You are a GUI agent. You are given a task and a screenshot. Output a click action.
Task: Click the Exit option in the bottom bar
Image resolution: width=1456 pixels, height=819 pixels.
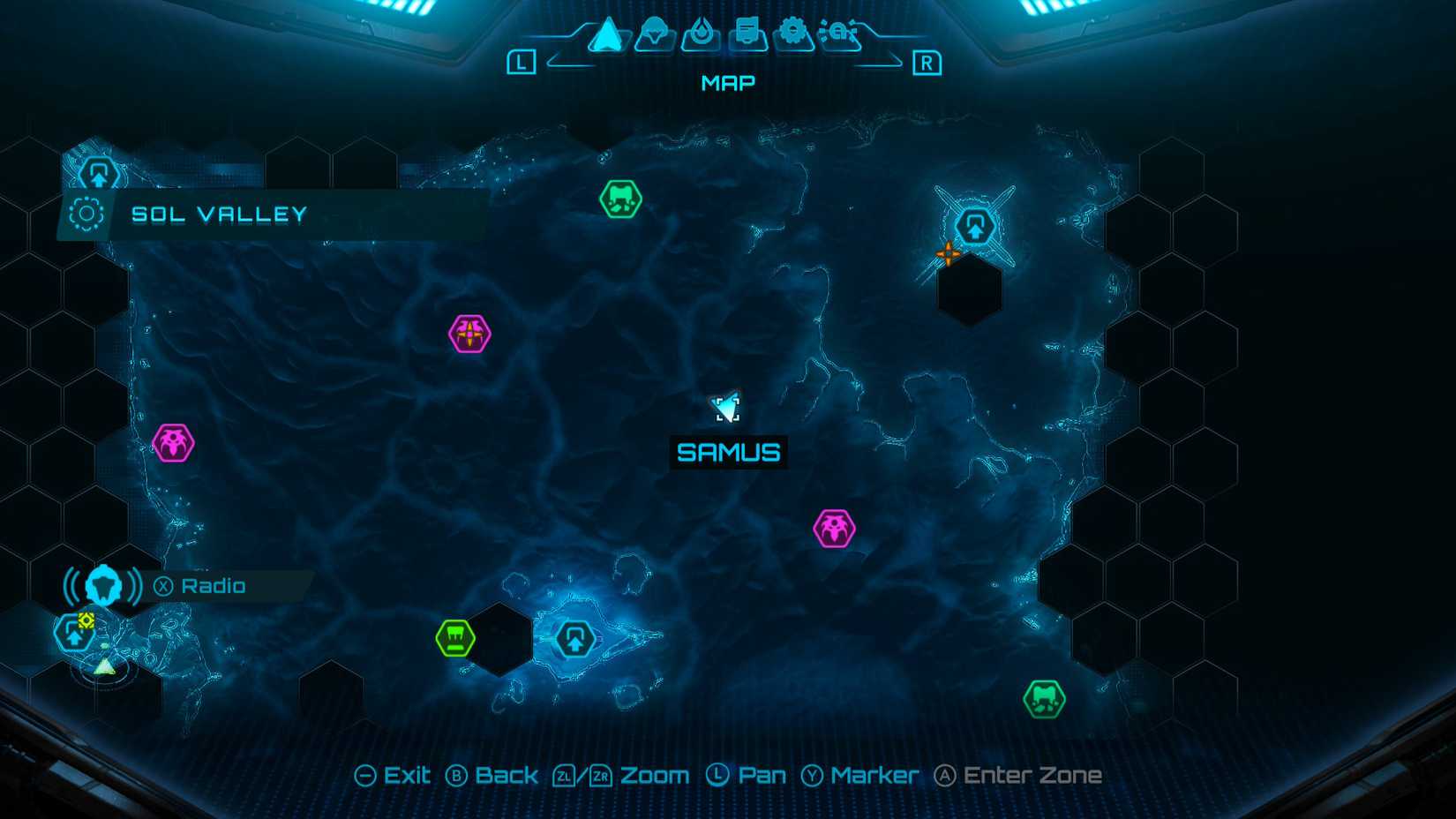pyautogui.click(x=394, y=775)
